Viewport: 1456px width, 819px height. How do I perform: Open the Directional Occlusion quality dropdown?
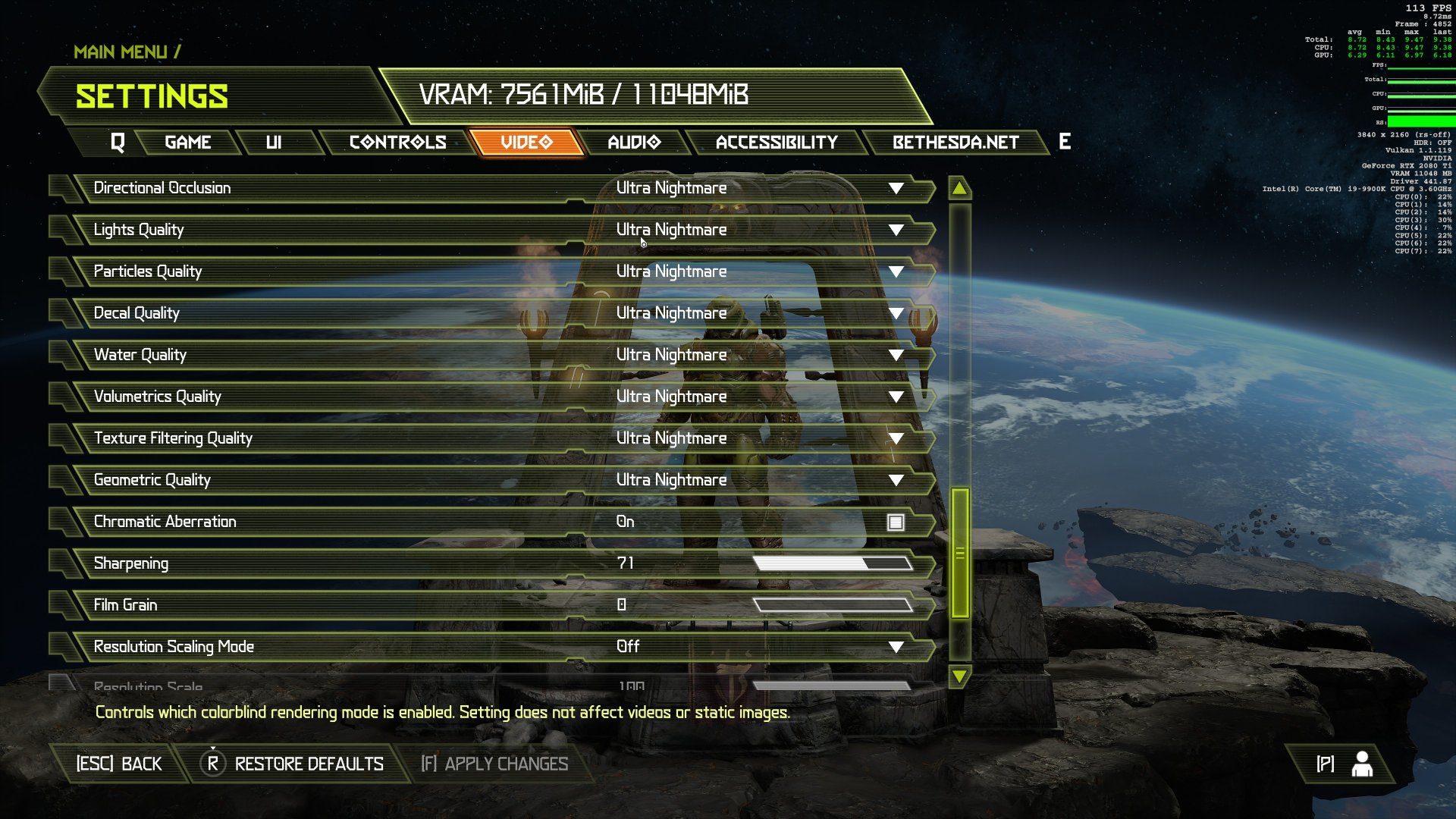click(x=896, y=188)
